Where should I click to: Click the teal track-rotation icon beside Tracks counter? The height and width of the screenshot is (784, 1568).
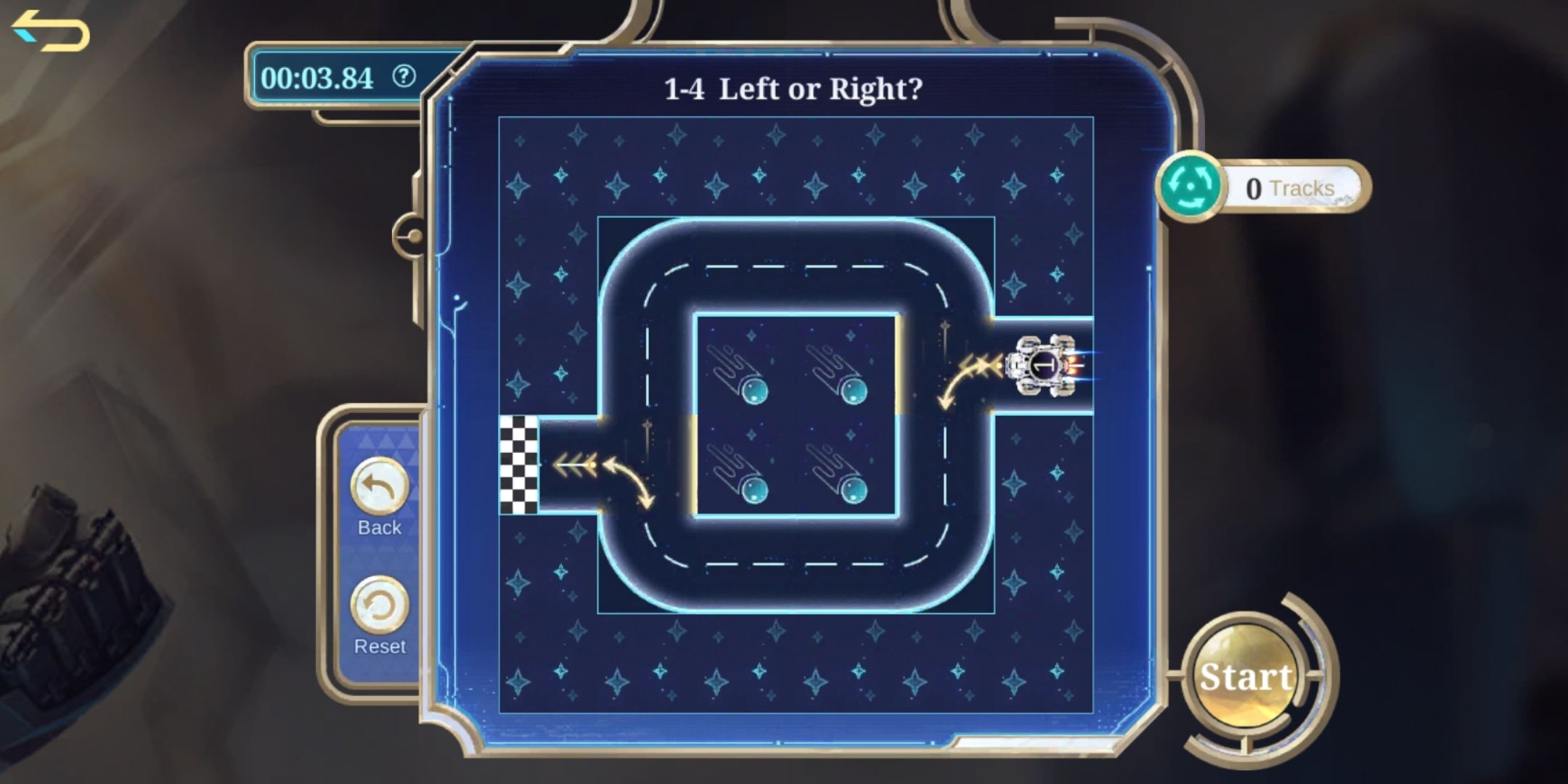pyautogui.click(x=1191, y=187)
